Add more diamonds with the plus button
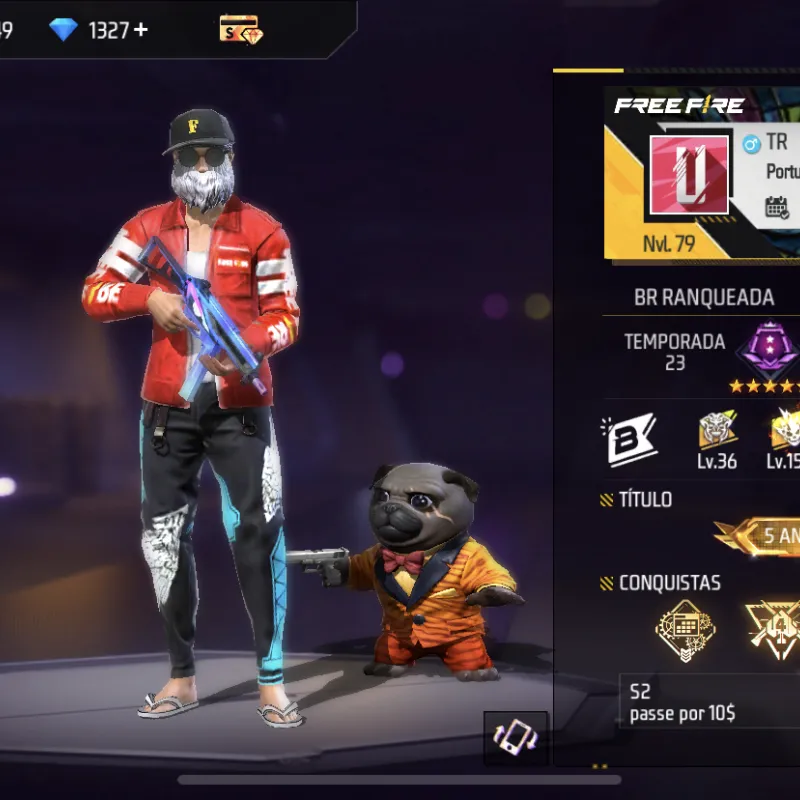 tap(141, 30)
